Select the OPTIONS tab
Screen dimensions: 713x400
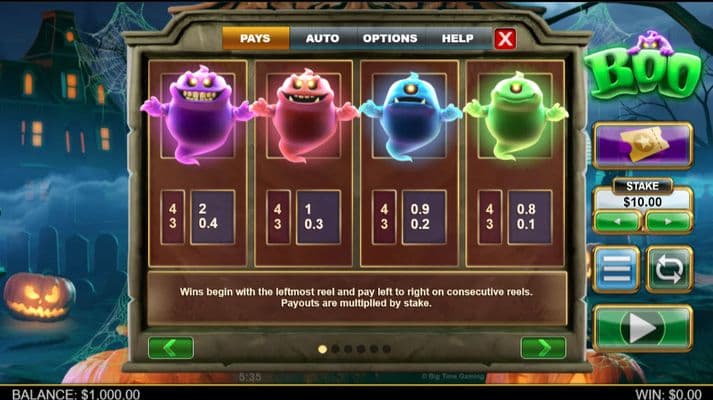[x=390, y=38]
